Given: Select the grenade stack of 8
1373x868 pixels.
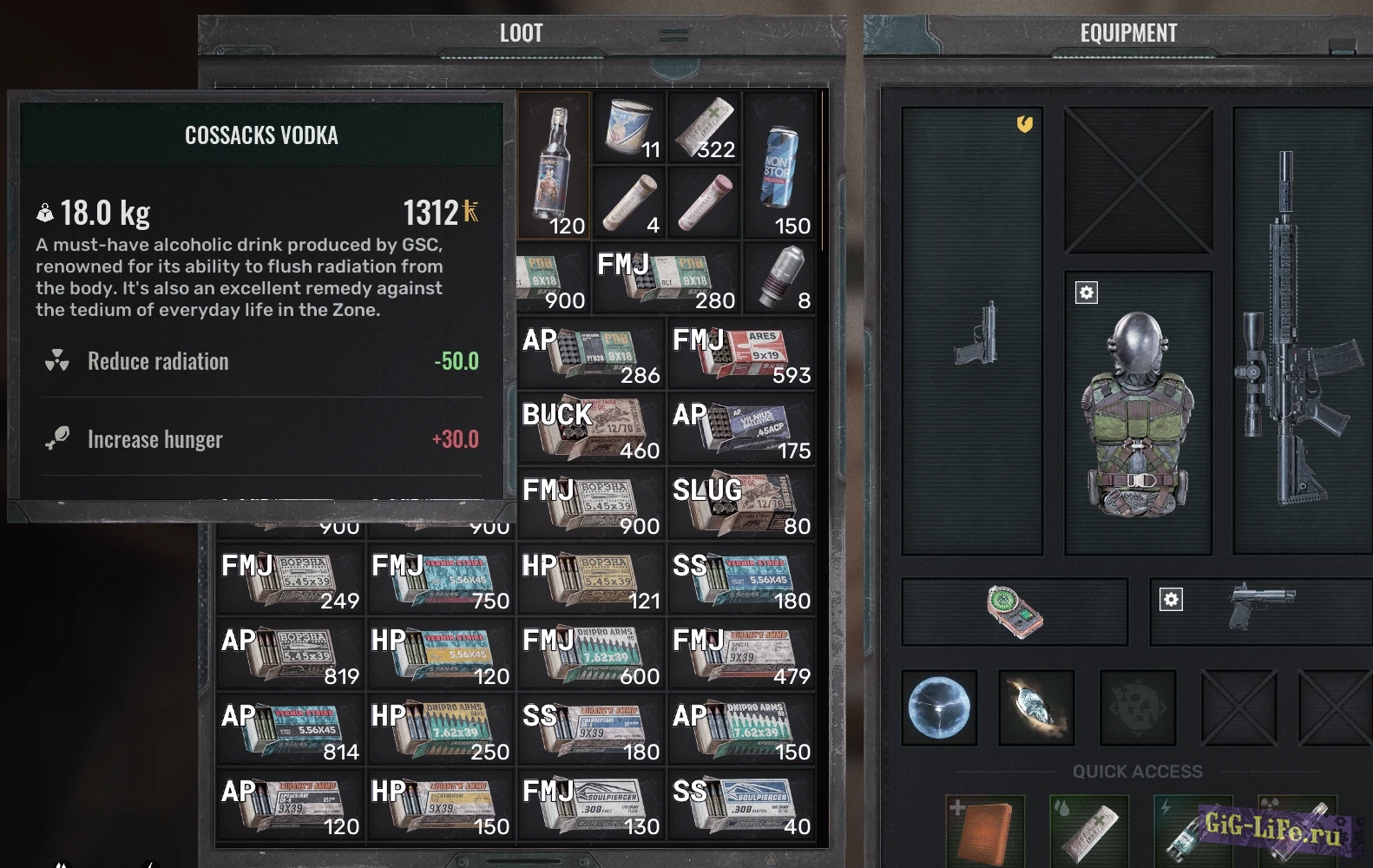Looking at the screenshot, I should tap(778, 278).
